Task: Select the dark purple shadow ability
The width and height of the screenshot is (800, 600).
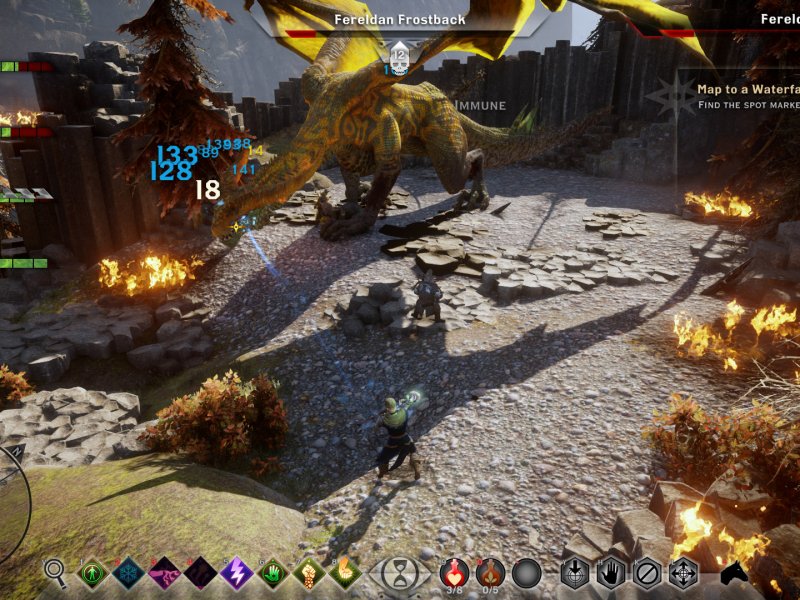Action: (x=200, y=573)
